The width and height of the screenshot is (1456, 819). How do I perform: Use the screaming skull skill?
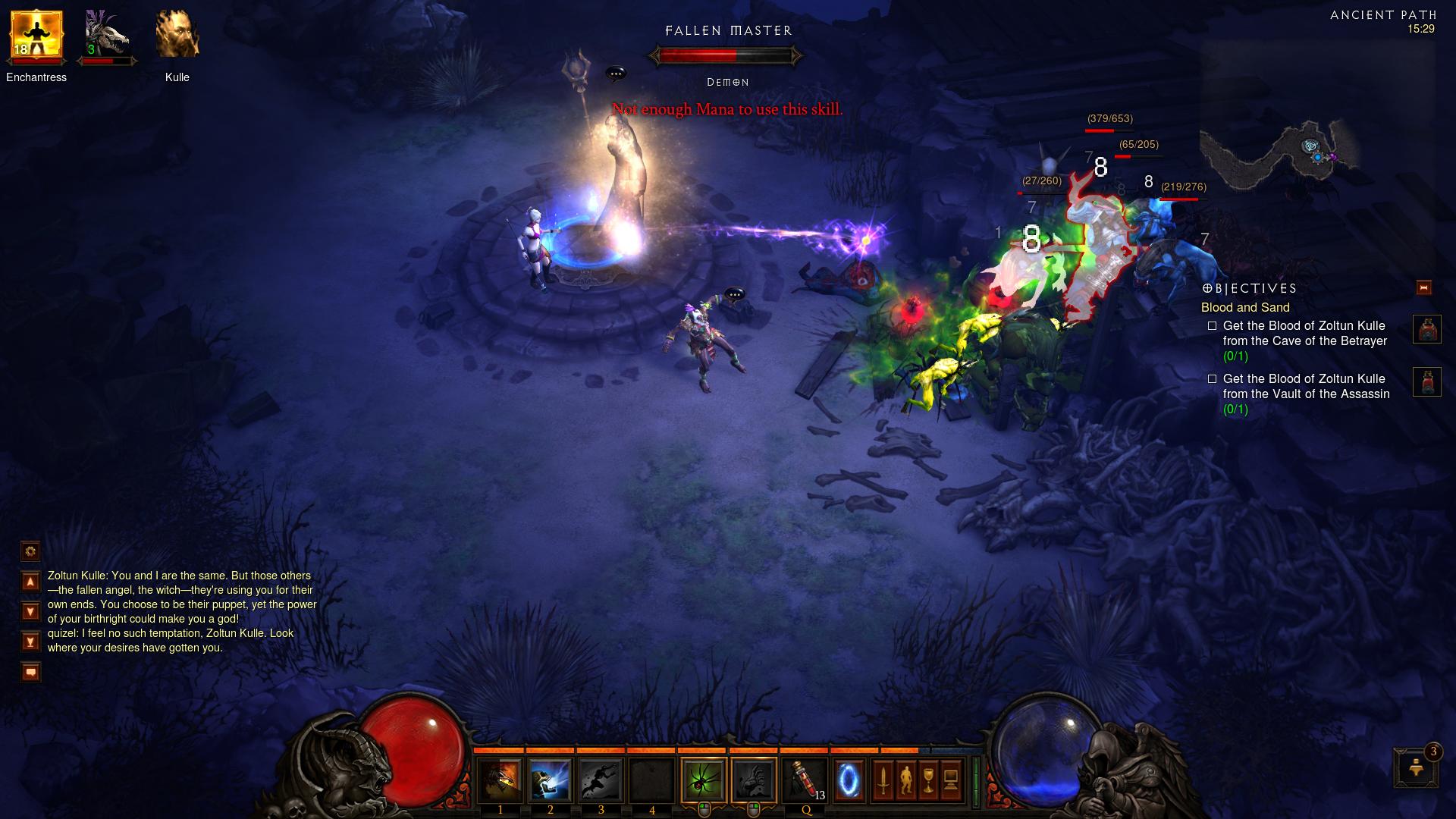(550, 780)
